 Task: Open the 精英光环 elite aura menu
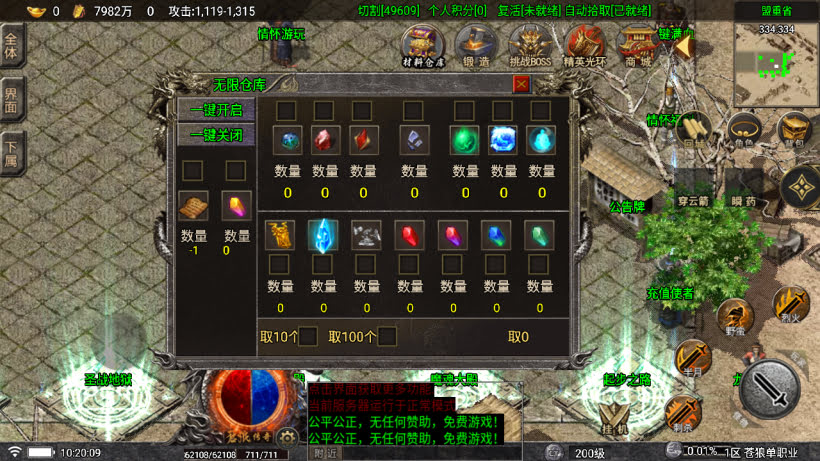click(584, 45)
